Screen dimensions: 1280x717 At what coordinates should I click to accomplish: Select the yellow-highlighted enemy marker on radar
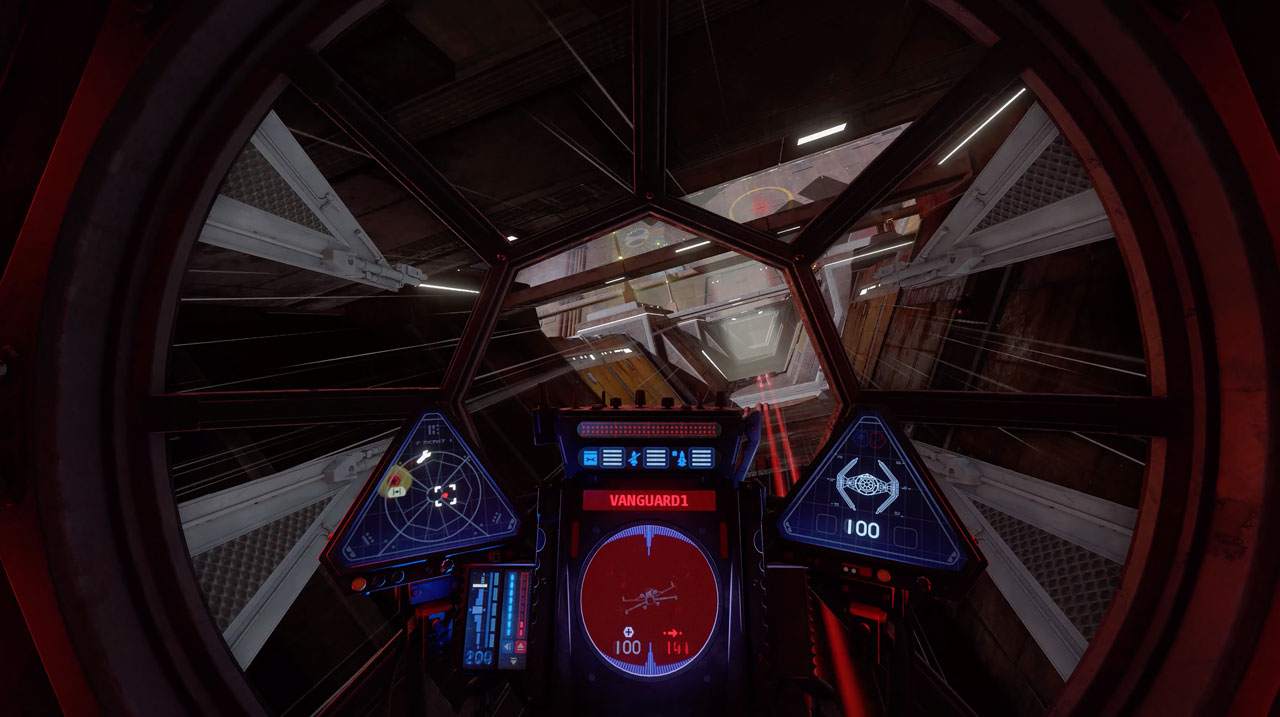point(395,482)
